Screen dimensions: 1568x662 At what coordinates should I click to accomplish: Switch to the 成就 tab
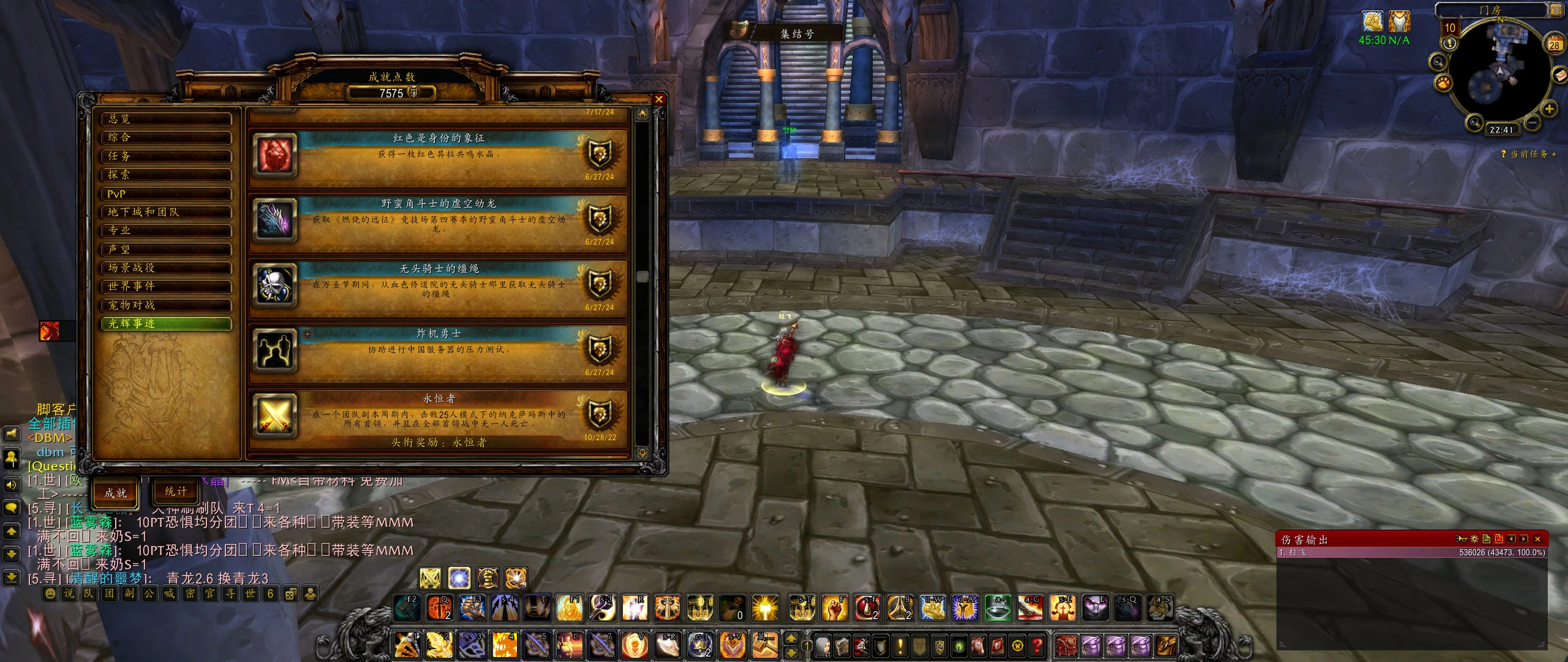click(x=115, y=493)
